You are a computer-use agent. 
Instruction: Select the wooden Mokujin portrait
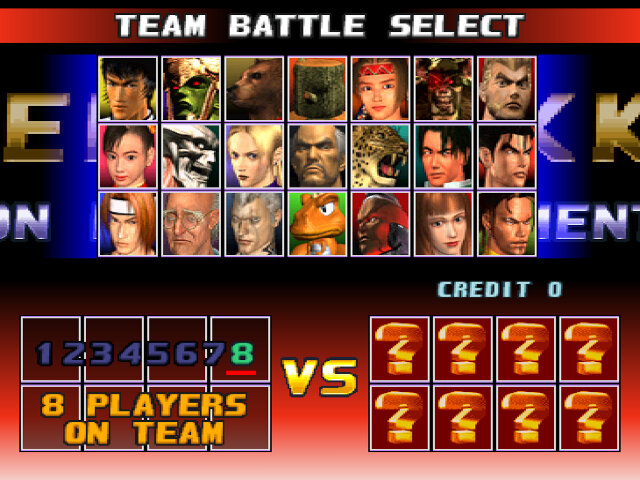[x=317, y=88]
